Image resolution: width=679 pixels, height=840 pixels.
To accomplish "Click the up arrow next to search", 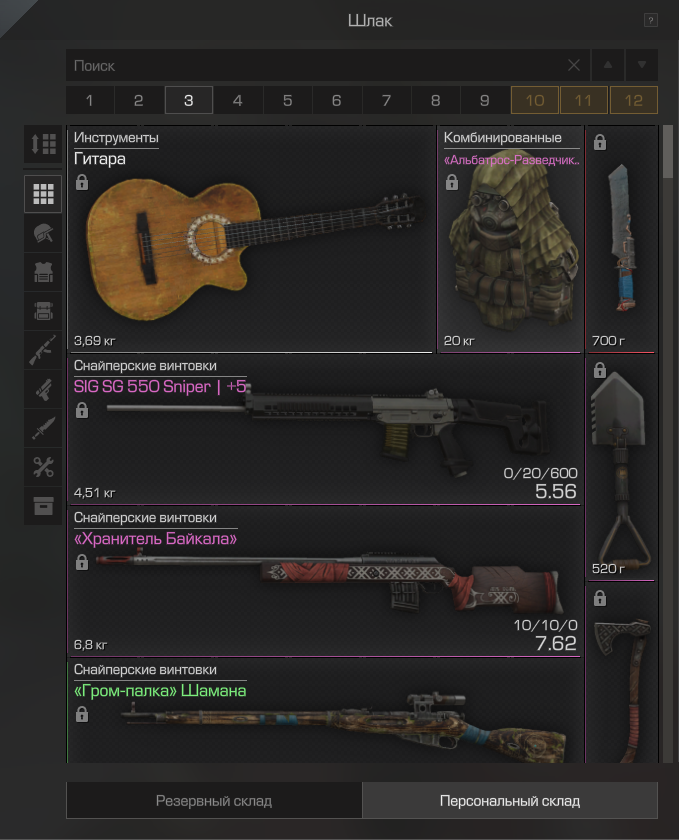I will pyautogui.click(x=607, y=66).
